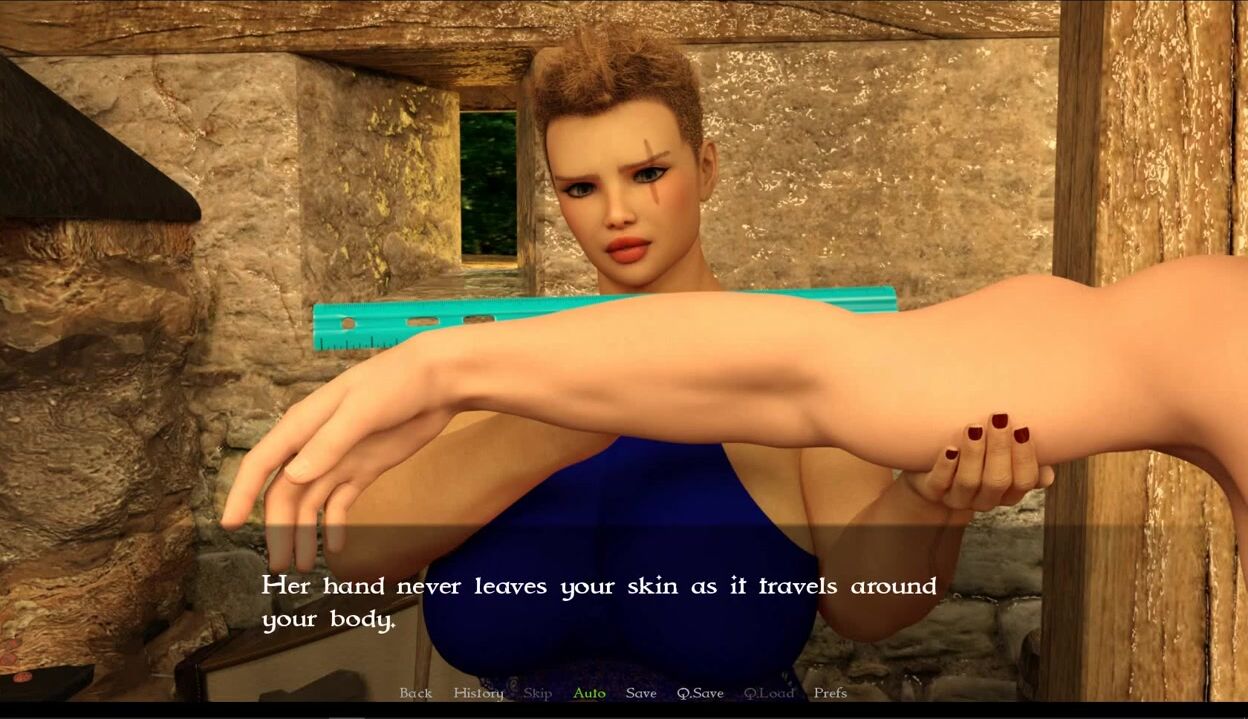Open Prefs settings screen
1248x719 pixels.
(830, 693)
